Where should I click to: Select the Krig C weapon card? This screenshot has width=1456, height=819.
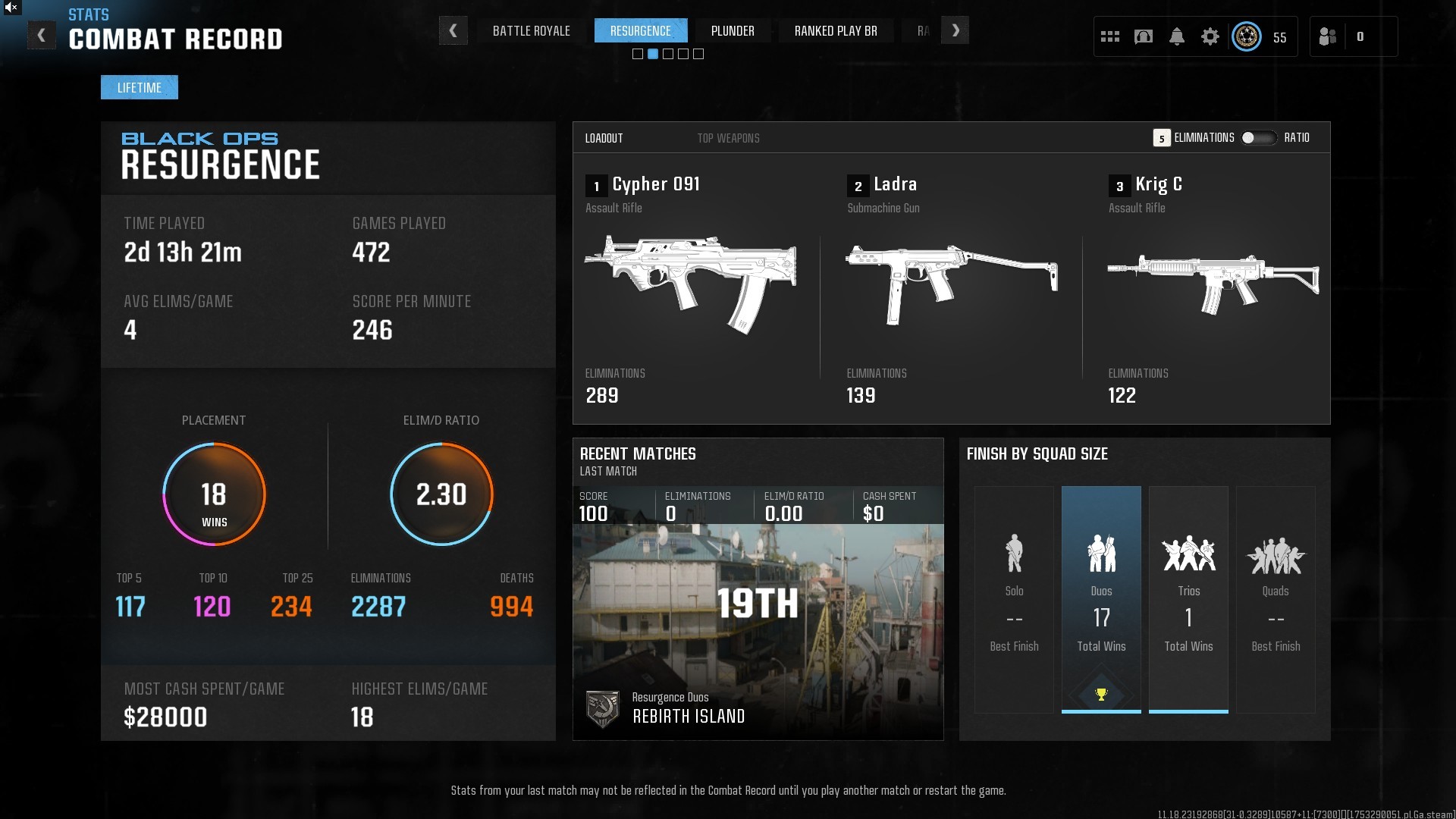(1212, 288)
